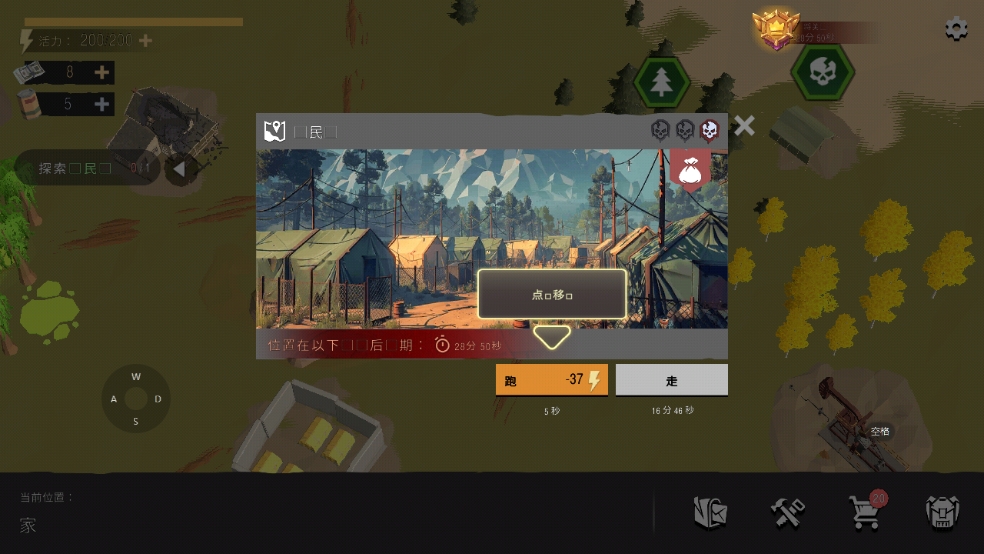This screenshot has height=554, width=984.
Task: Add more energy with the plus button
Action: click(146, 41)
